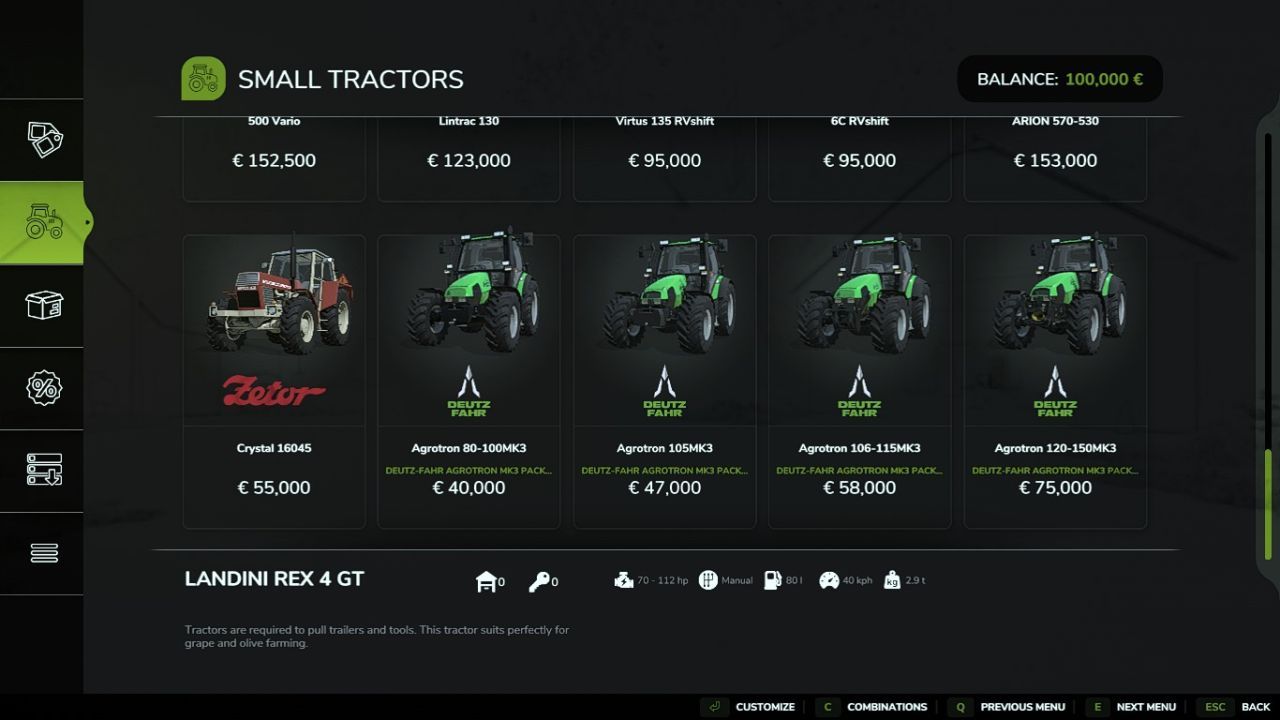Click the key leased-count icon
Image resolution: width=1280 pixels, height=720 pixels.
[x=540, y=580]
